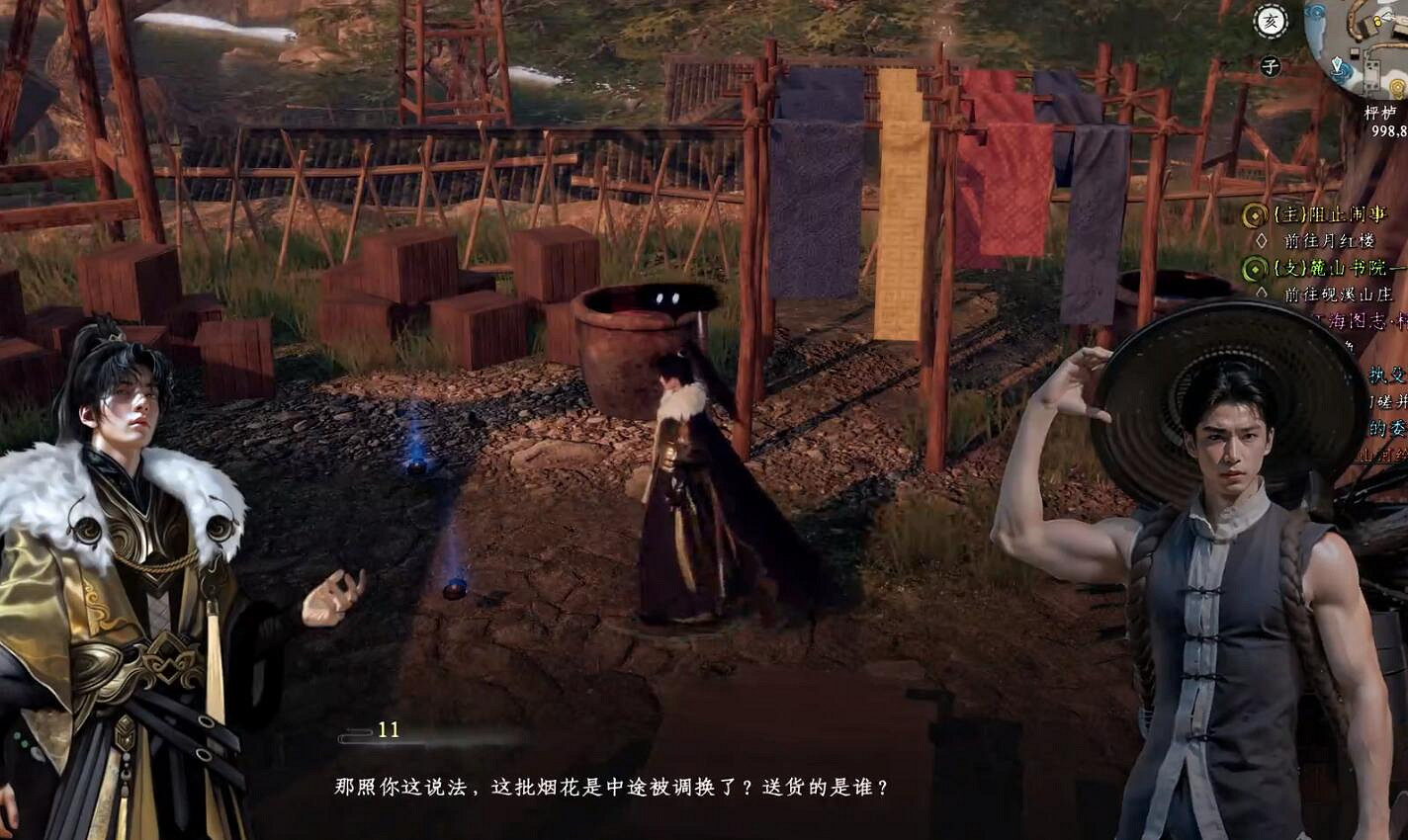Click the counter reading 11

[390, 731]
